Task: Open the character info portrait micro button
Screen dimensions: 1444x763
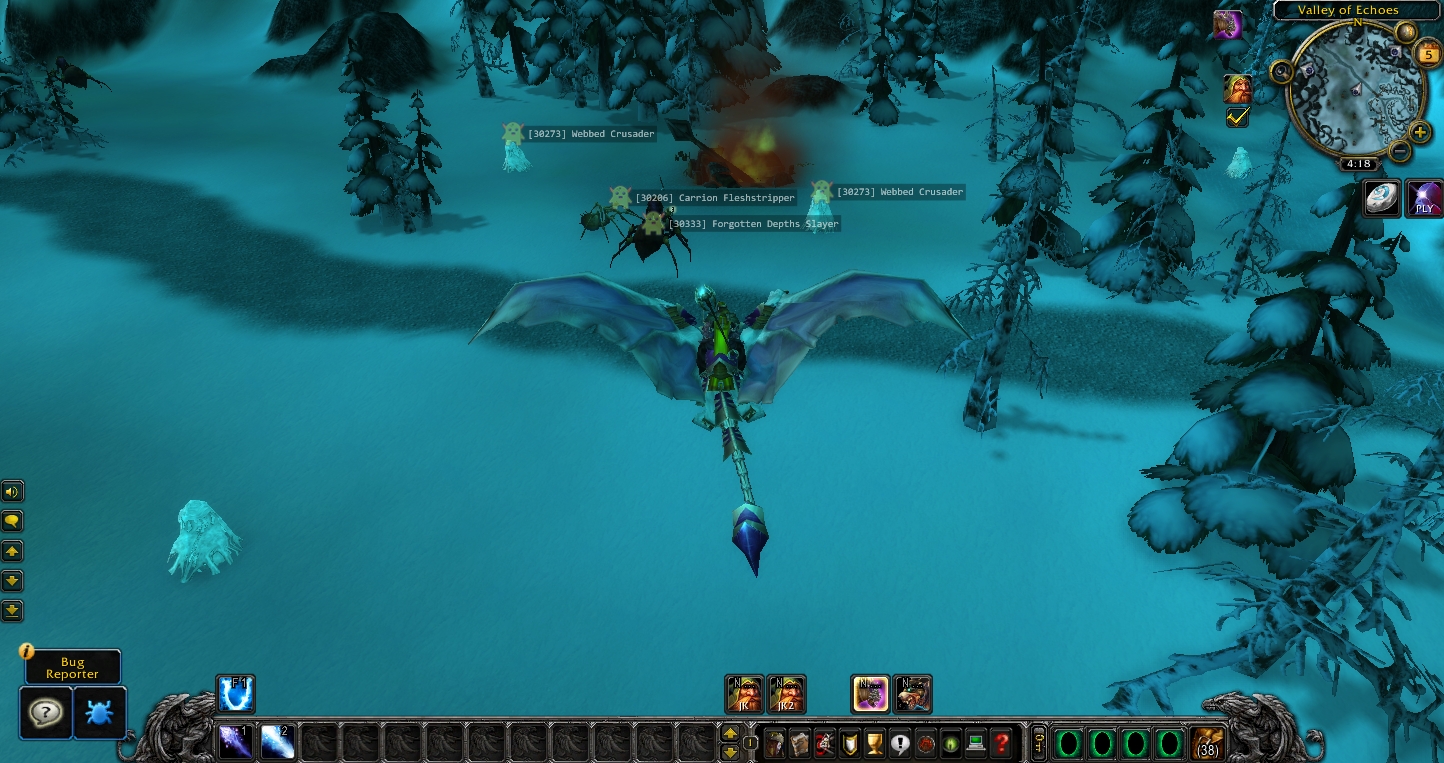Action: coord(774,744)
